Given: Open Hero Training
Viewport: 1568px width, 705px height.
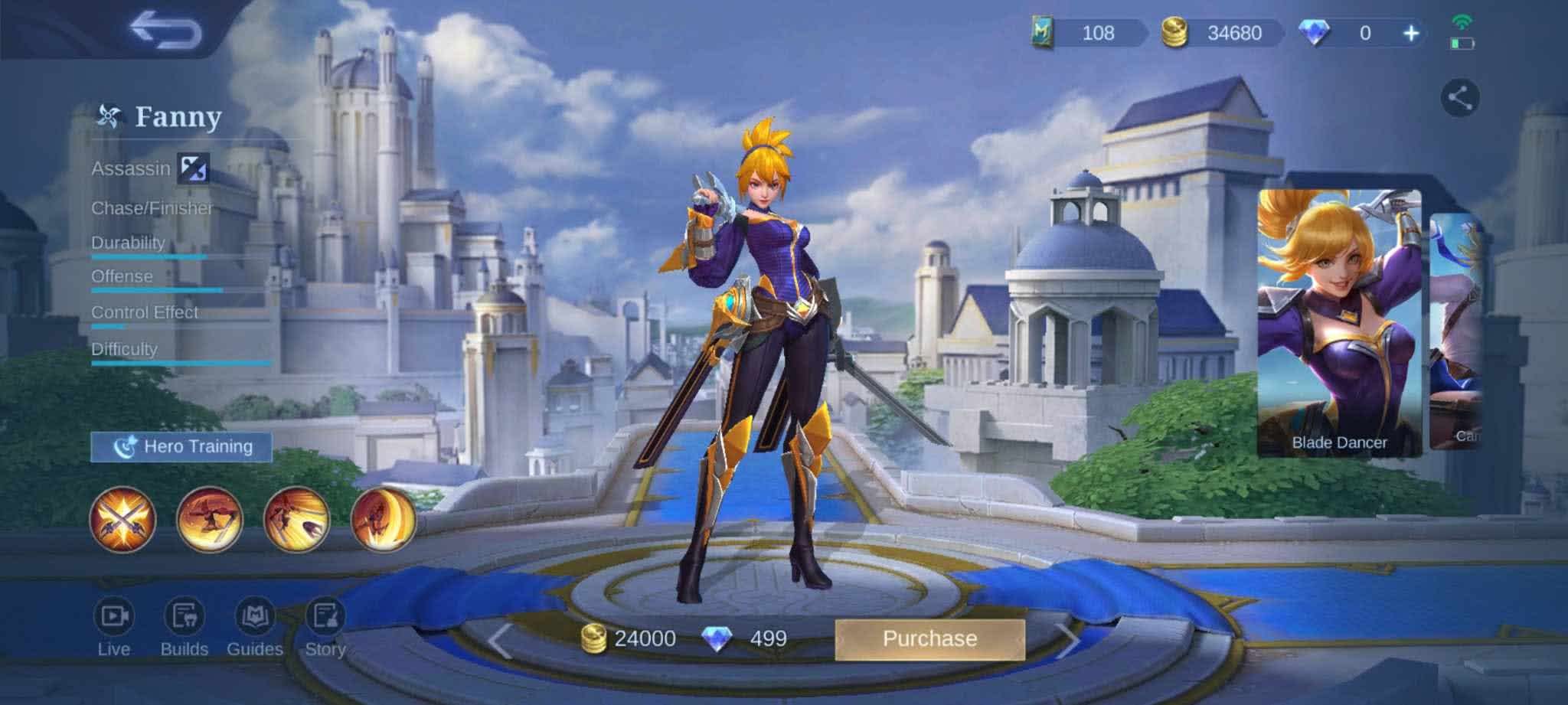Looking at the screenshot, I should tap(183, 446).
